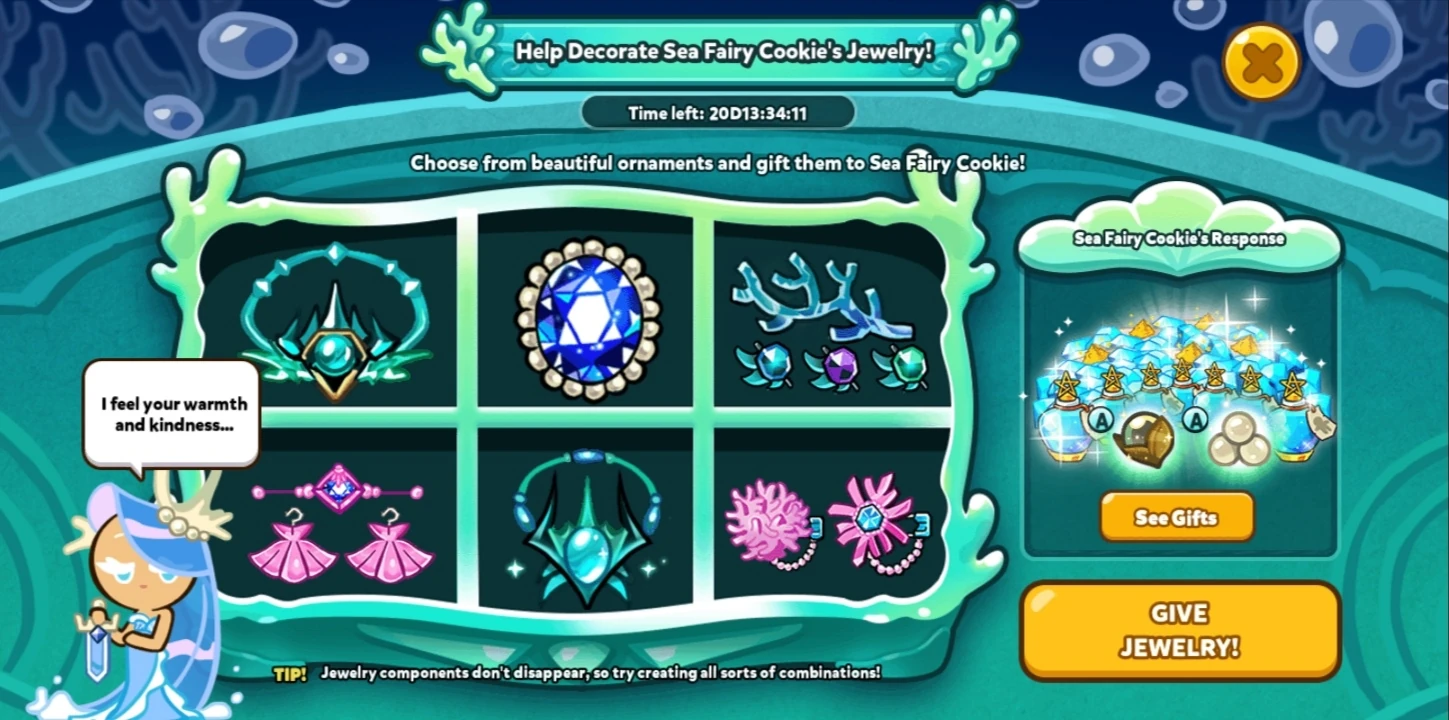The image size is (1449, 720).
Task: Click Sea Fairy Cookie's speech bubble
Action: pos(171,413)
